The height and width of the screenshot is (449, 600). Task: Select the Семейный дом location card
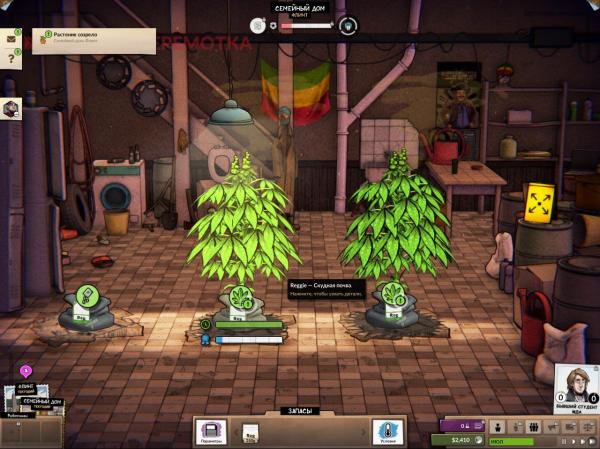click(x=44, y=403)
